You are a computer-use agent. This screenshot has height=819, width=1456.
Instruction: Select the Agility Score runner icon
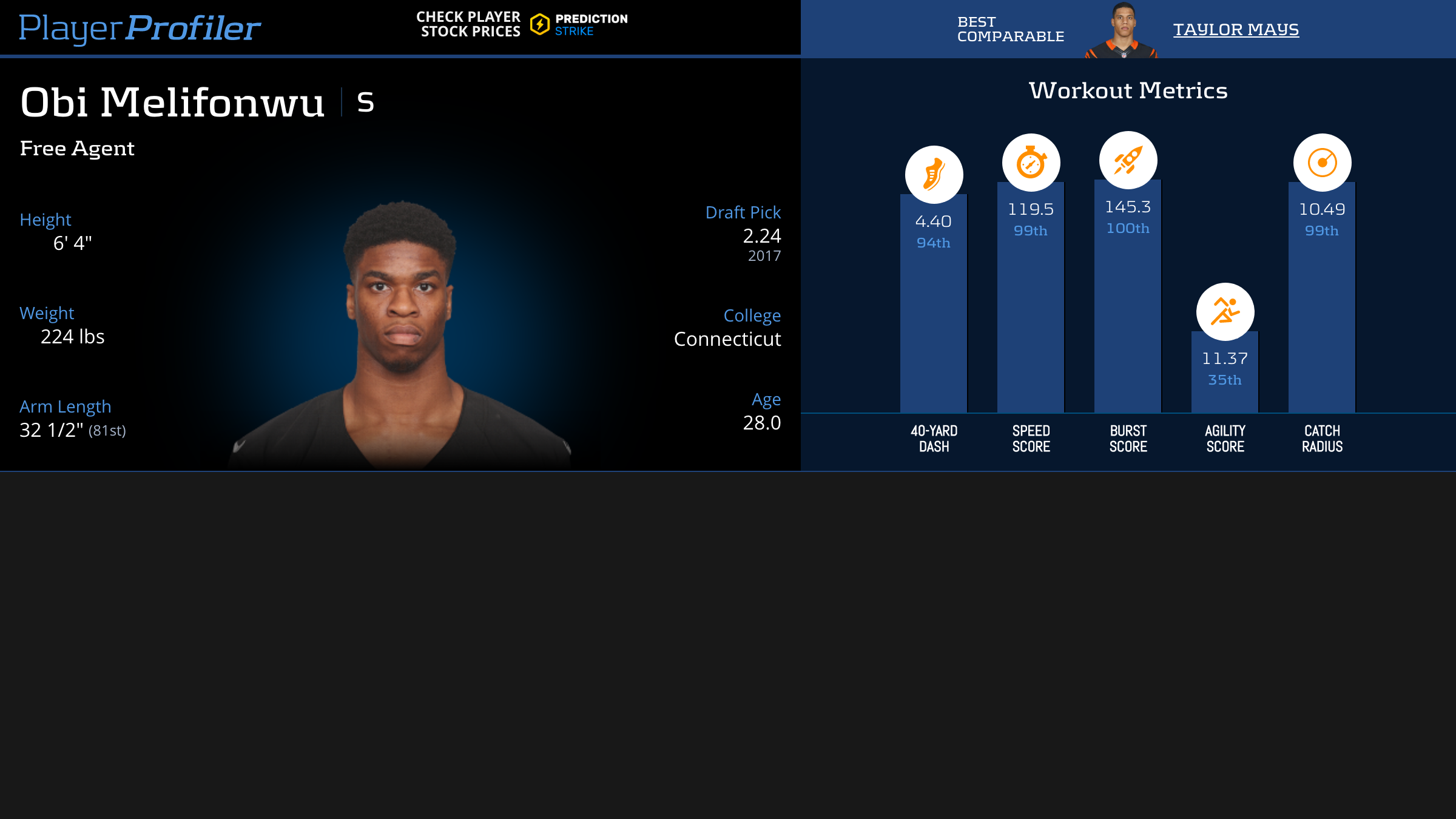1225,312
